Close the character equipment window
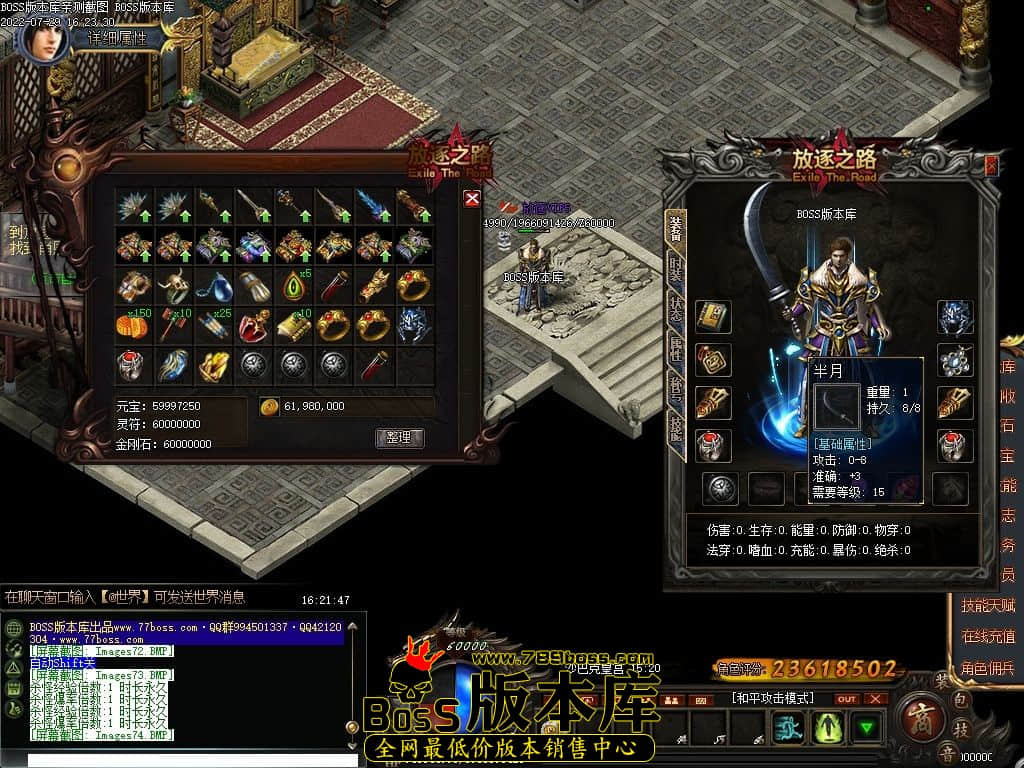 coord(991,166)
